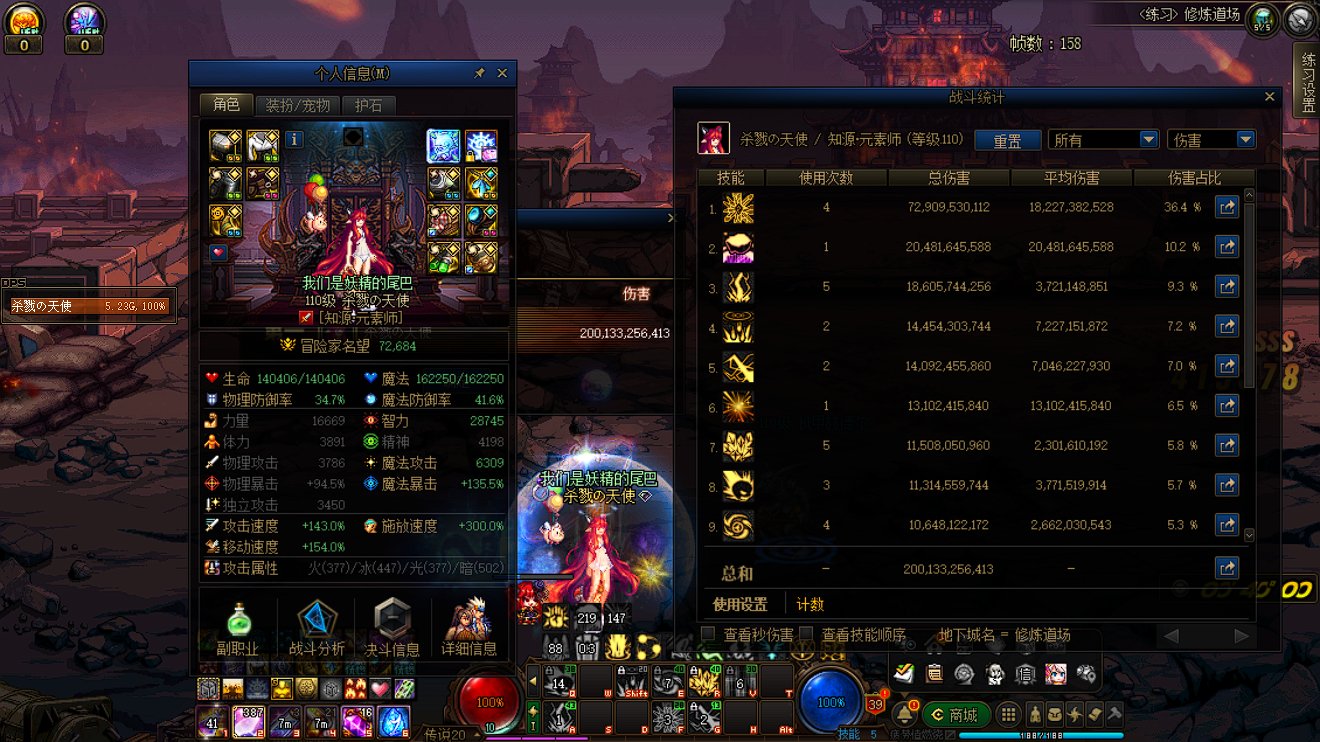1320x742 pixels.
Task: Open the 所有 filter dropdown
Action: pyautogui.click(x=1148, y=140)
